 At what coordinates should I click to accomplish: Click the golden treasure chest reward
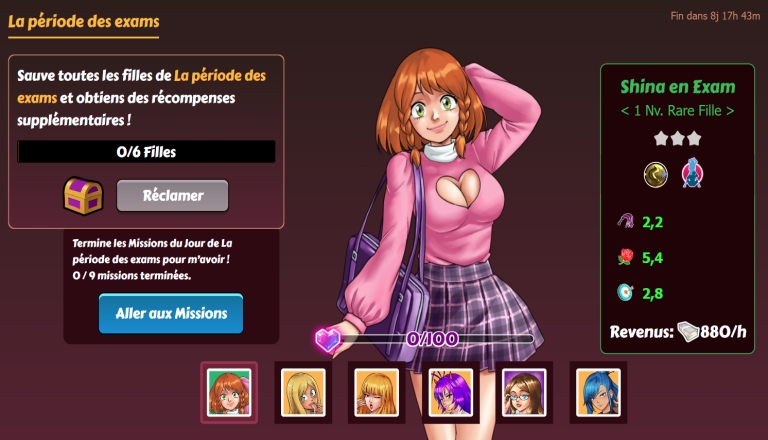84,196
